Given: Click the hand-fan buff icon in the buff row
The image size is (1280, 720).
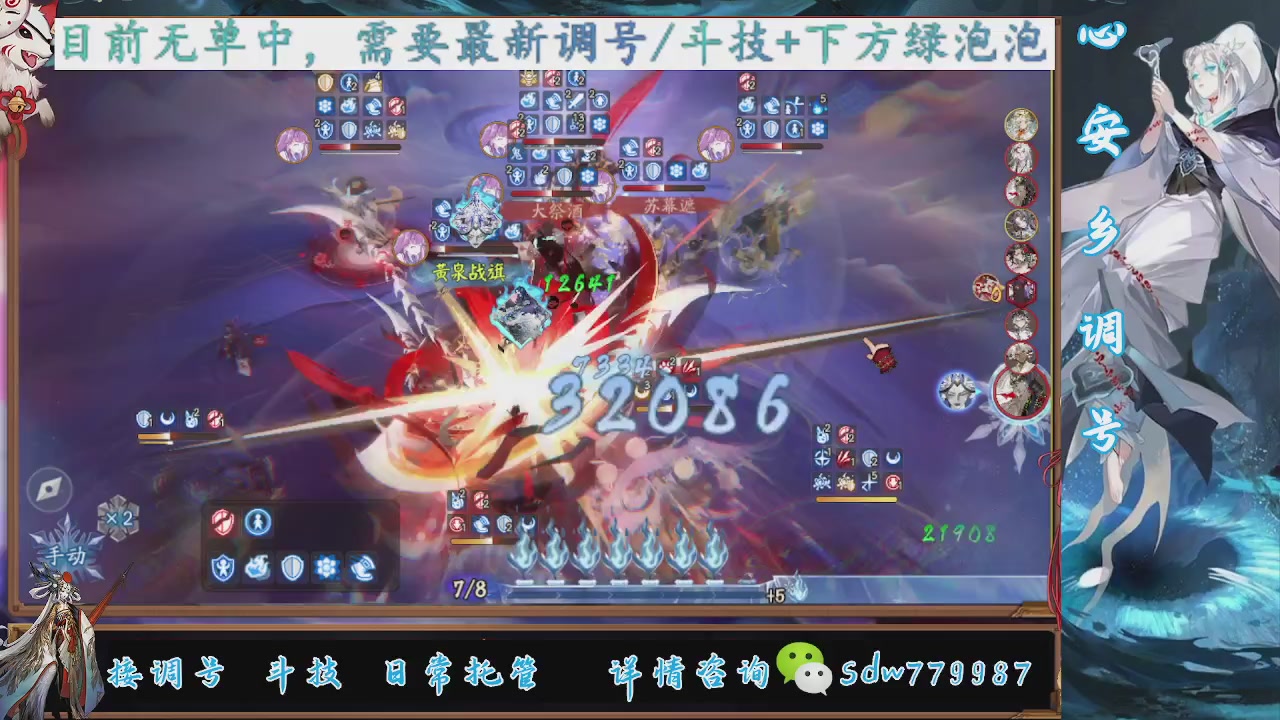Looking at the screenshot, I should (x=362, y=566).
